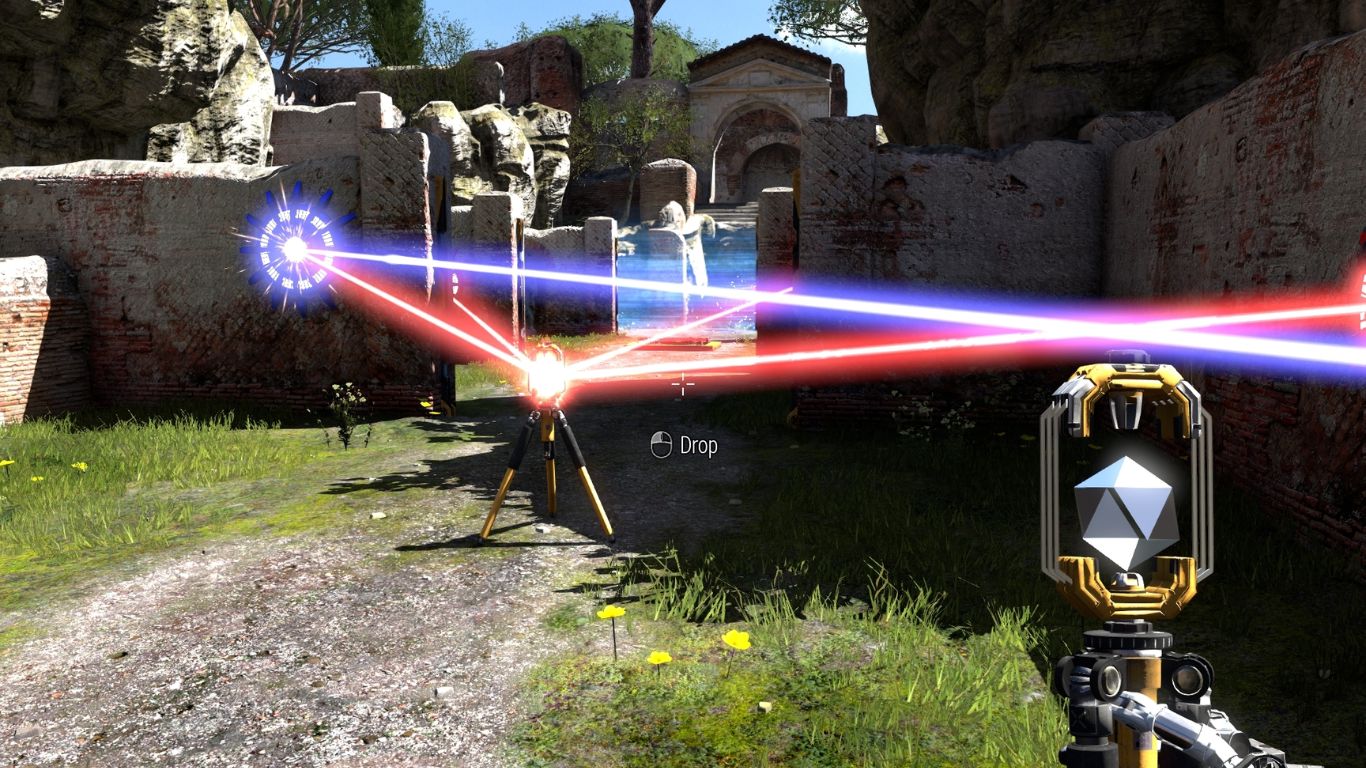Click the mouse icon beside the Drop prompt
Screen dimensions: 1366x768
coord(659,446)
